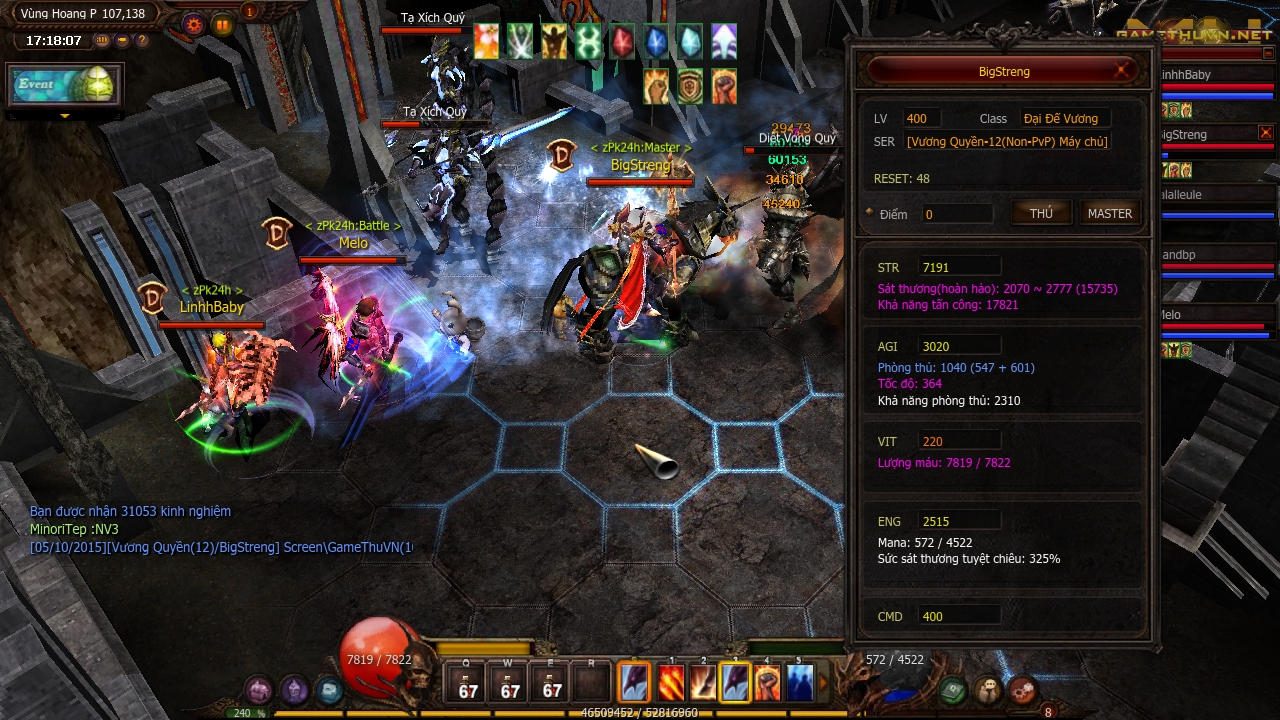Remove BigStreng from party with X button

(x=1266, y=133)
